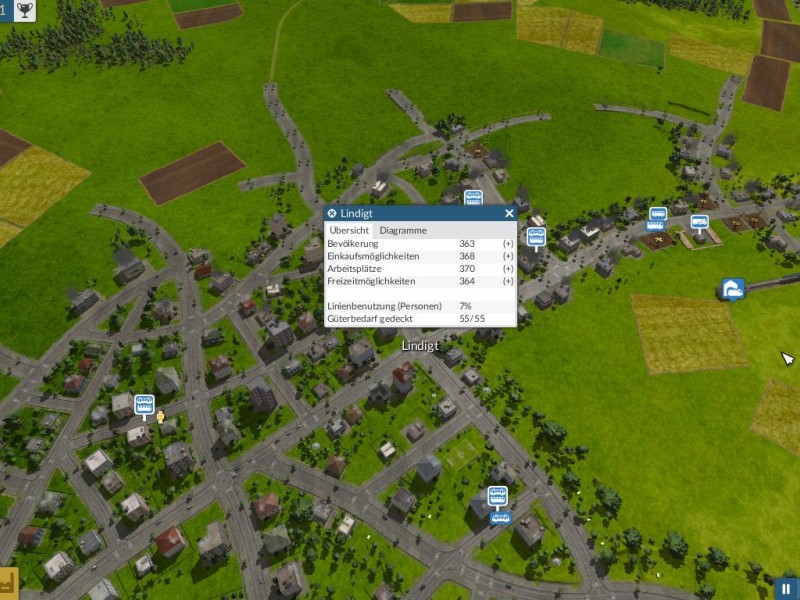Click the Lindigt town name label
800x600 pixels.
[420, 345]
